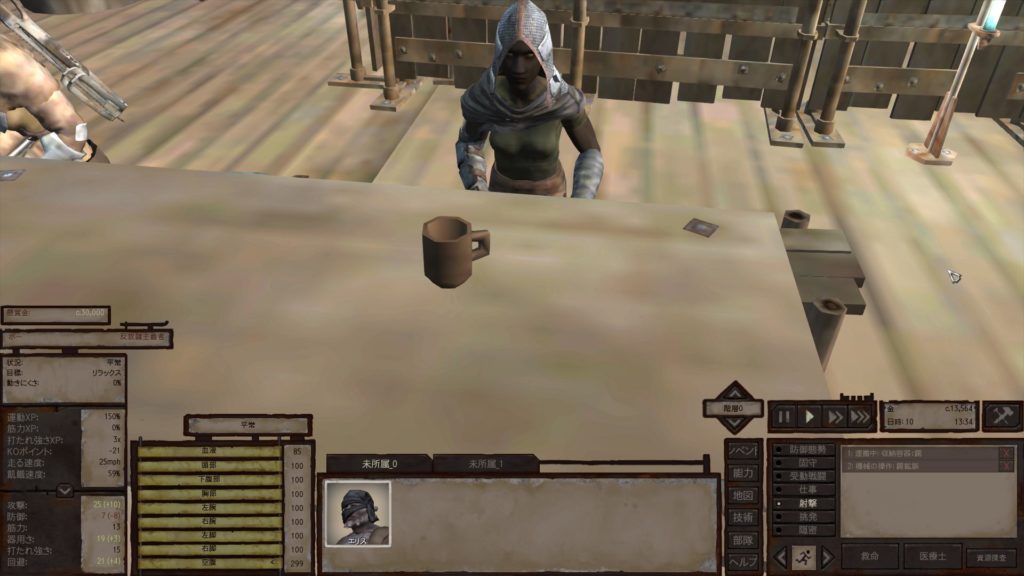This screenshot has width=1024, height=576.
Task: Select the エリス character portrait
Action: point(357,514)
